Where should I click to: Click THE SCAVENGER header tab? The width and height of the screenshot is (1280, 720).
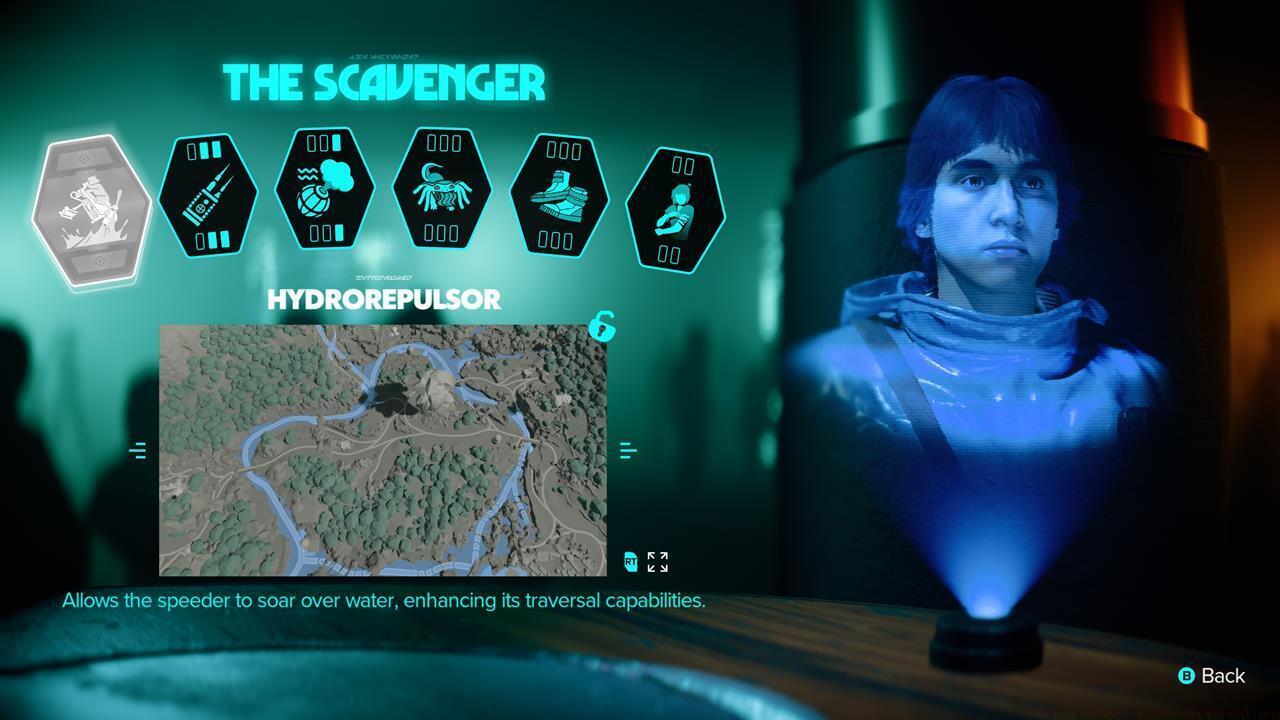pos(383,84)
